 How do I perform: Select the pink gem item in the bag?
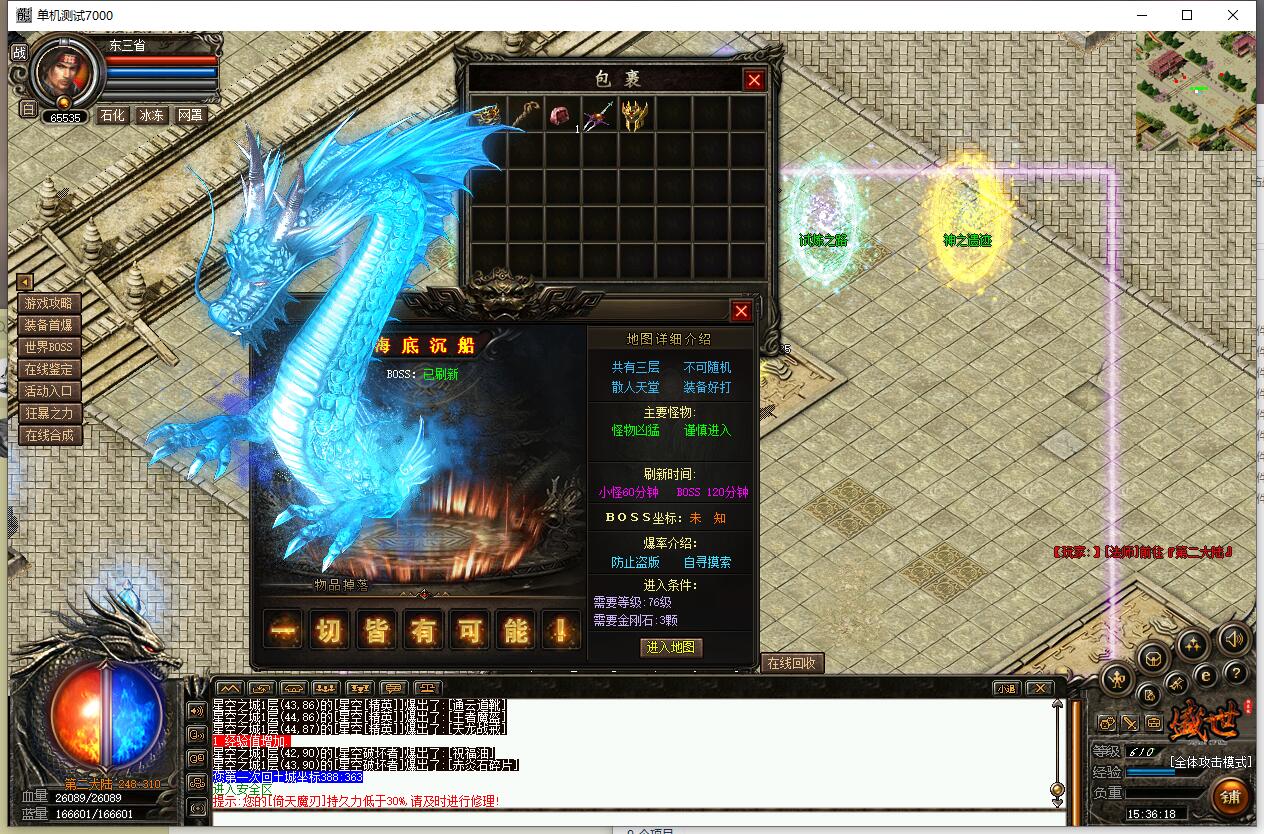click(x=558, y=114)
